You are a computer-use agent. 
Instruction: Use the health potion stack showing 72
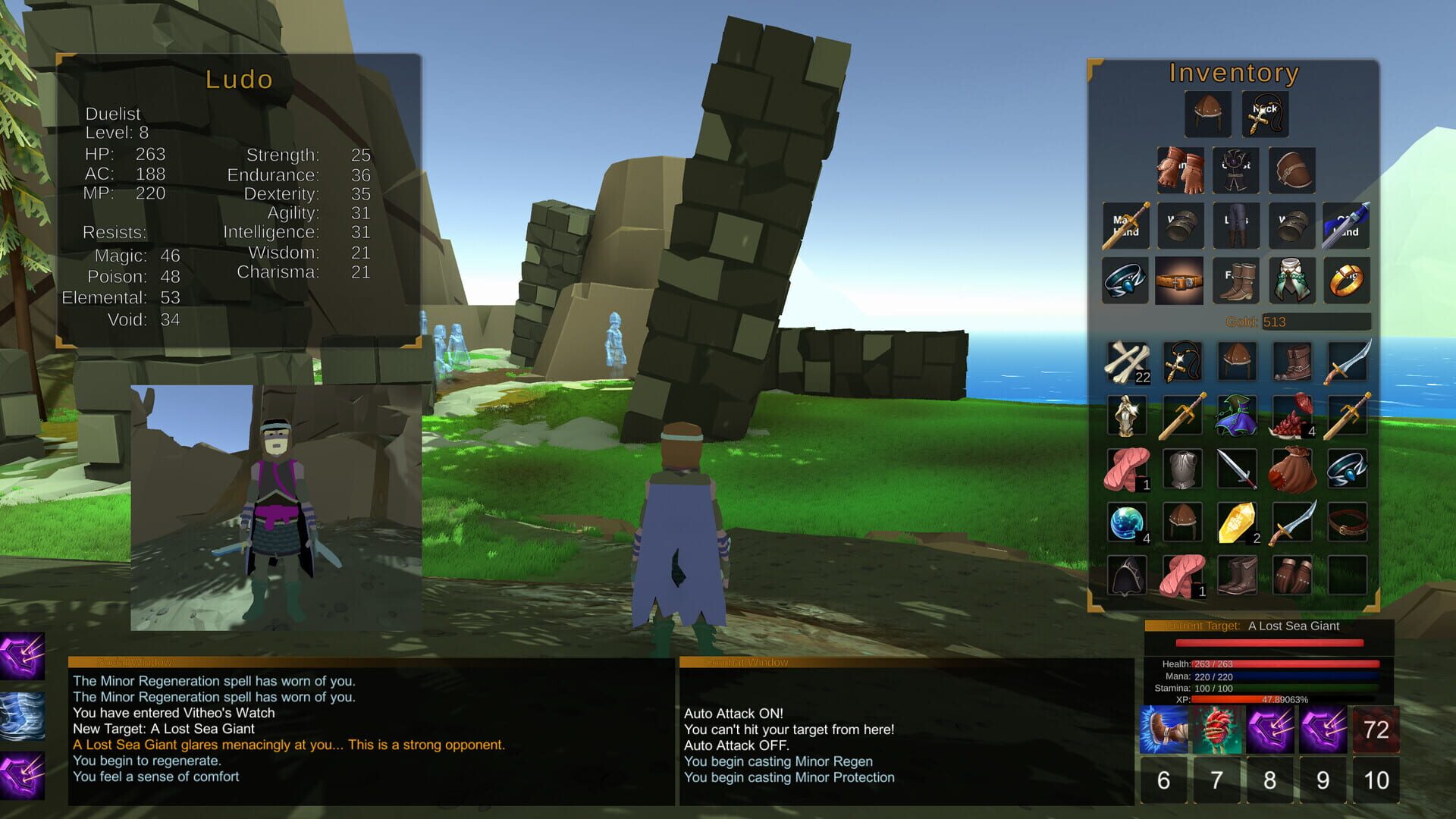[x=1377, y=730]
